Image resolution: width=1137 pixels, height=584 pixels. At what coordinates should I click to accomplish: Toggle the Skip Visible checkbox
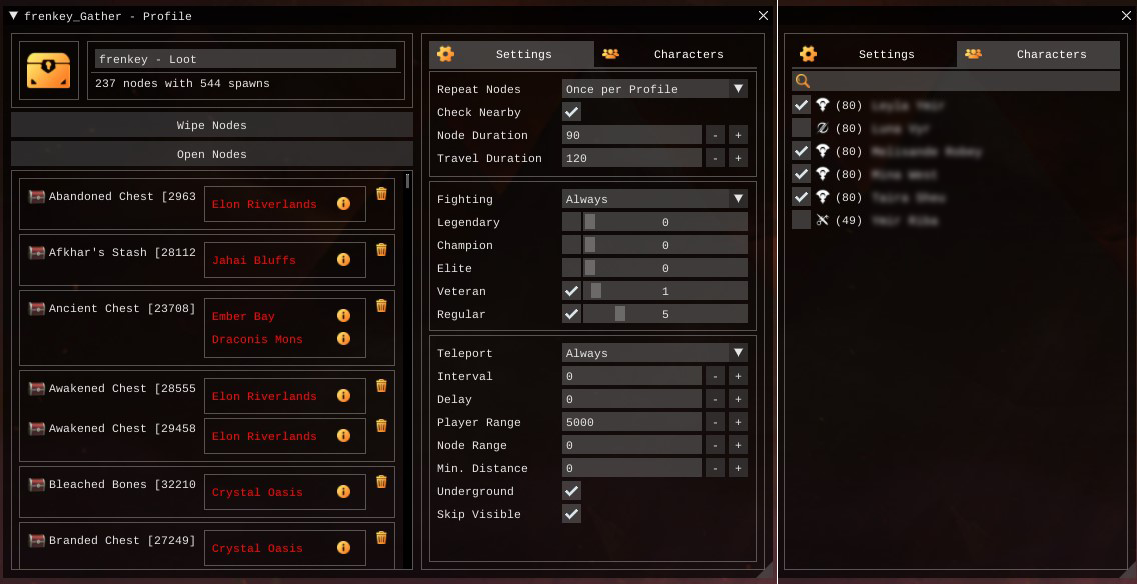tap(572, 514)
